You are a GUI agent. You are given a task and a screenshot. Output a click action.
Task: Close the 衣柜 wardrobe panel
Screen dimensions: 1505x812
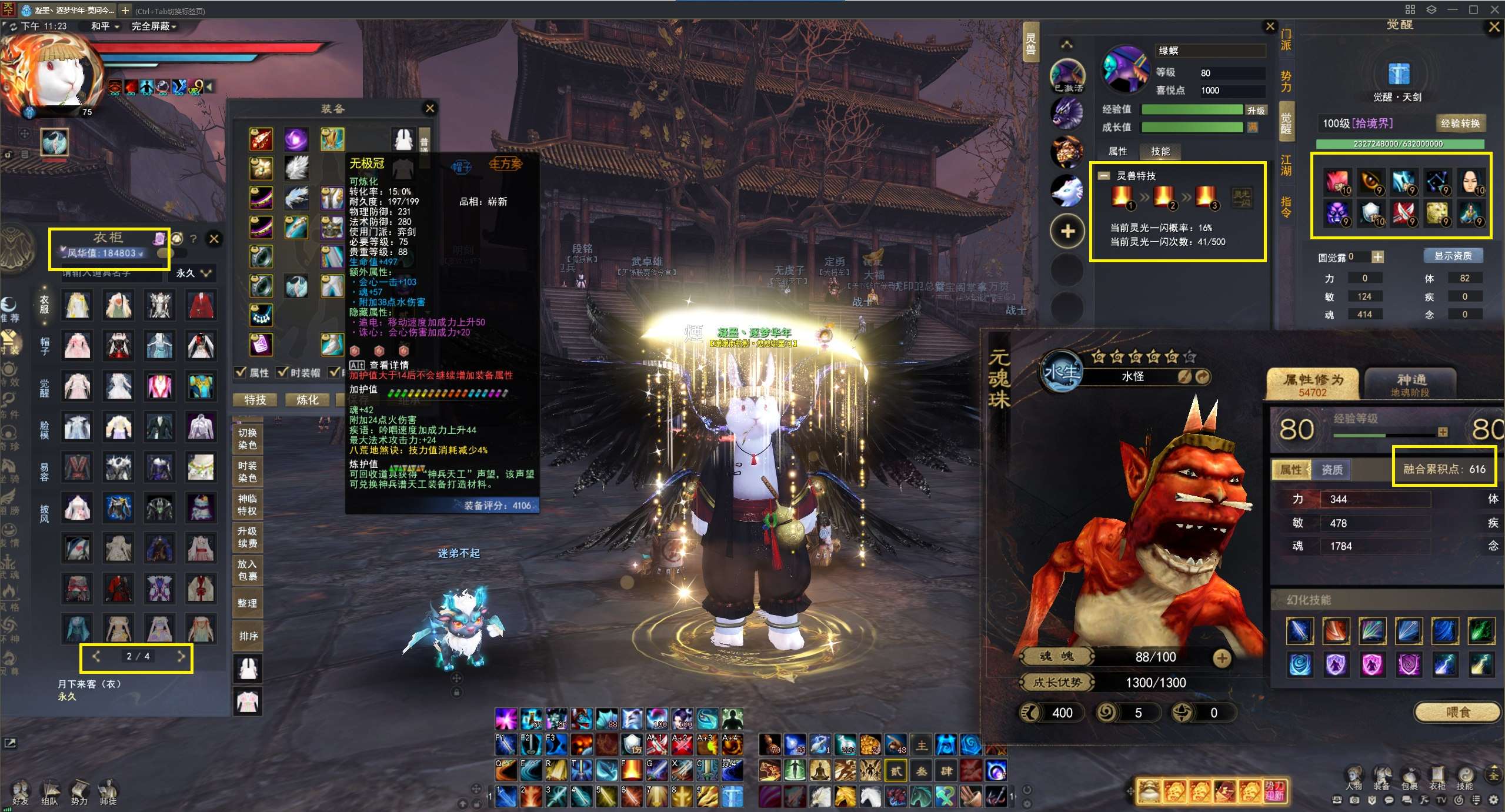214,239
